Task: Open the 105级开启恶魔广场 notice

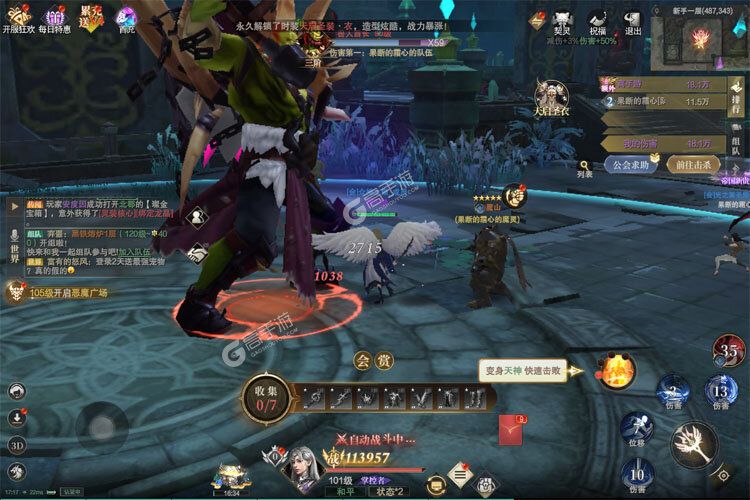Action: (x=56, y=292)
